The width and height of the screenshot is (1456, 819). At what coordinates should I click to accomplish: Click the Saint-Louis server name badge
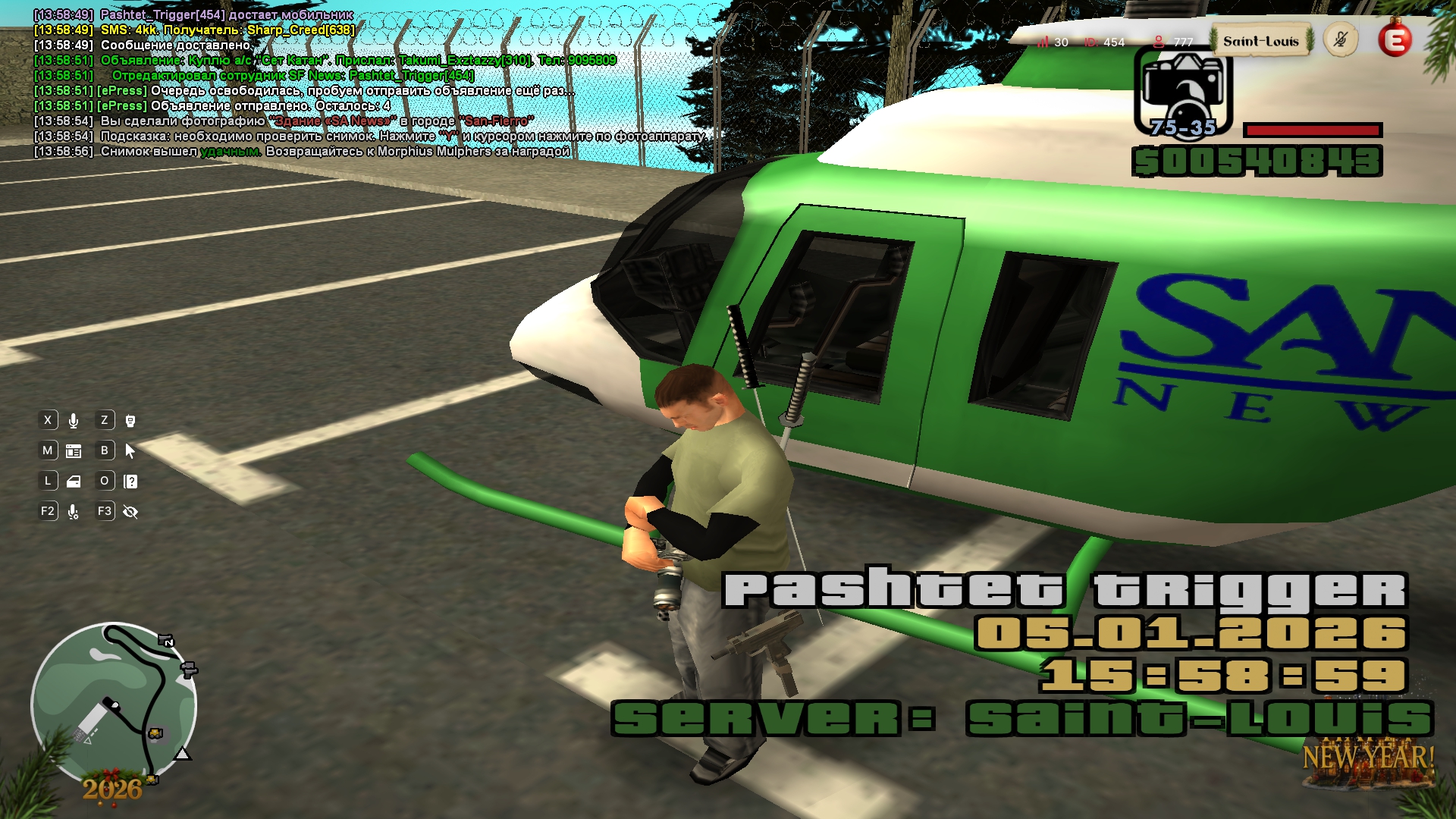tap(1260, 42)
